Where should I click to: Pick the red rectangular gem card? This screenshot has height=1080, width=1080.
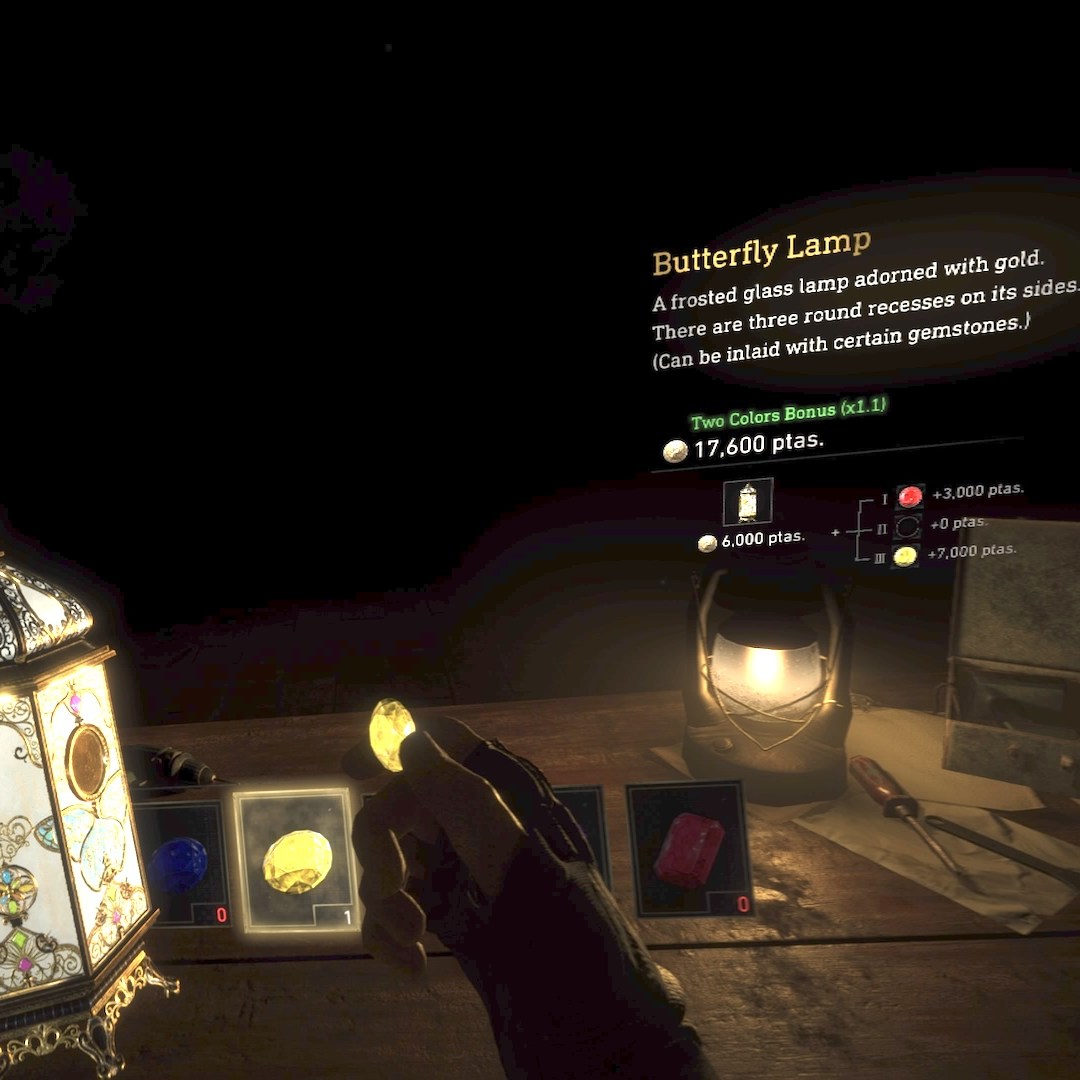tap(689, 848)
